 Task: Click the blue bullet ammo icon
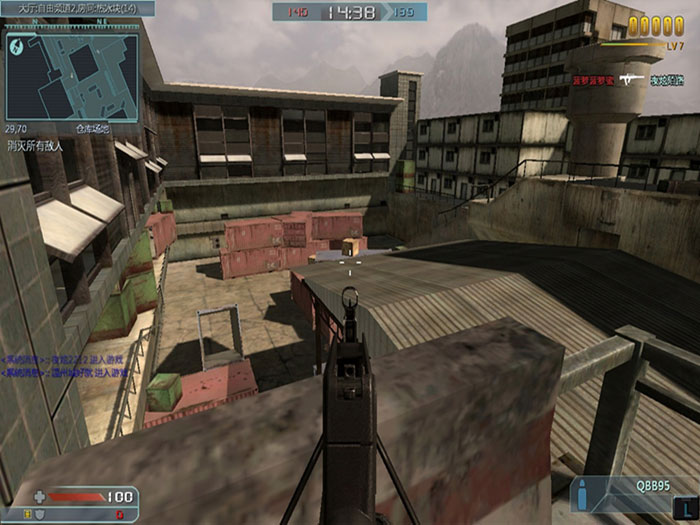point(583,494)
